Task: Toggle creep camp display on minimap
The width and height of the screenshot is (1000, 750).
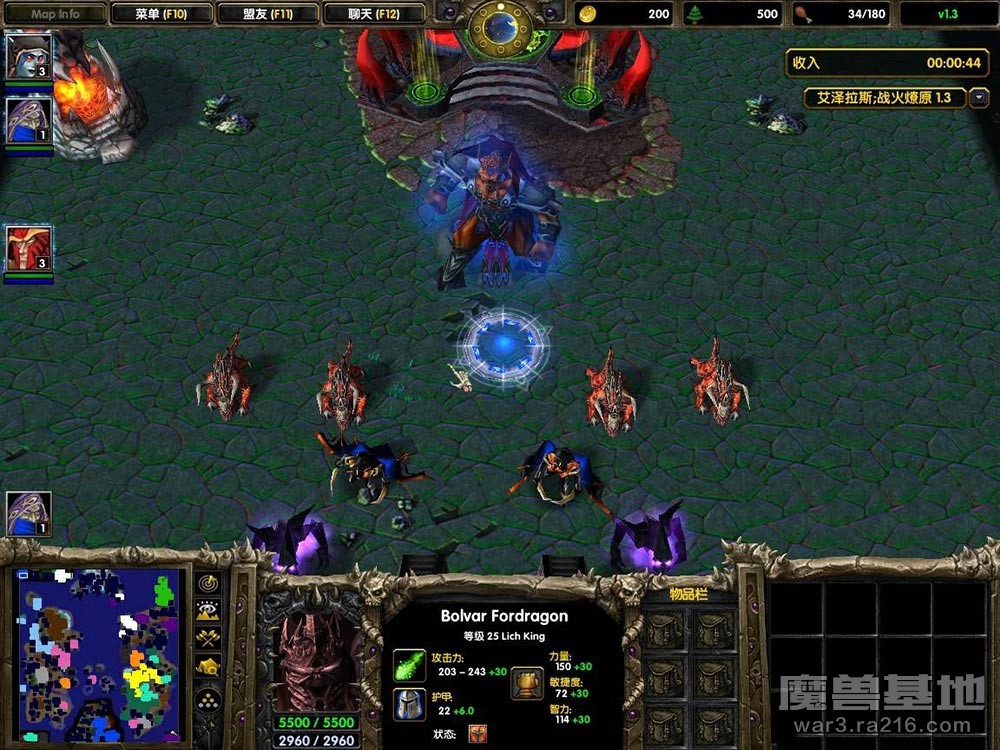Action: pyautogui.click(x=209, y=666)
